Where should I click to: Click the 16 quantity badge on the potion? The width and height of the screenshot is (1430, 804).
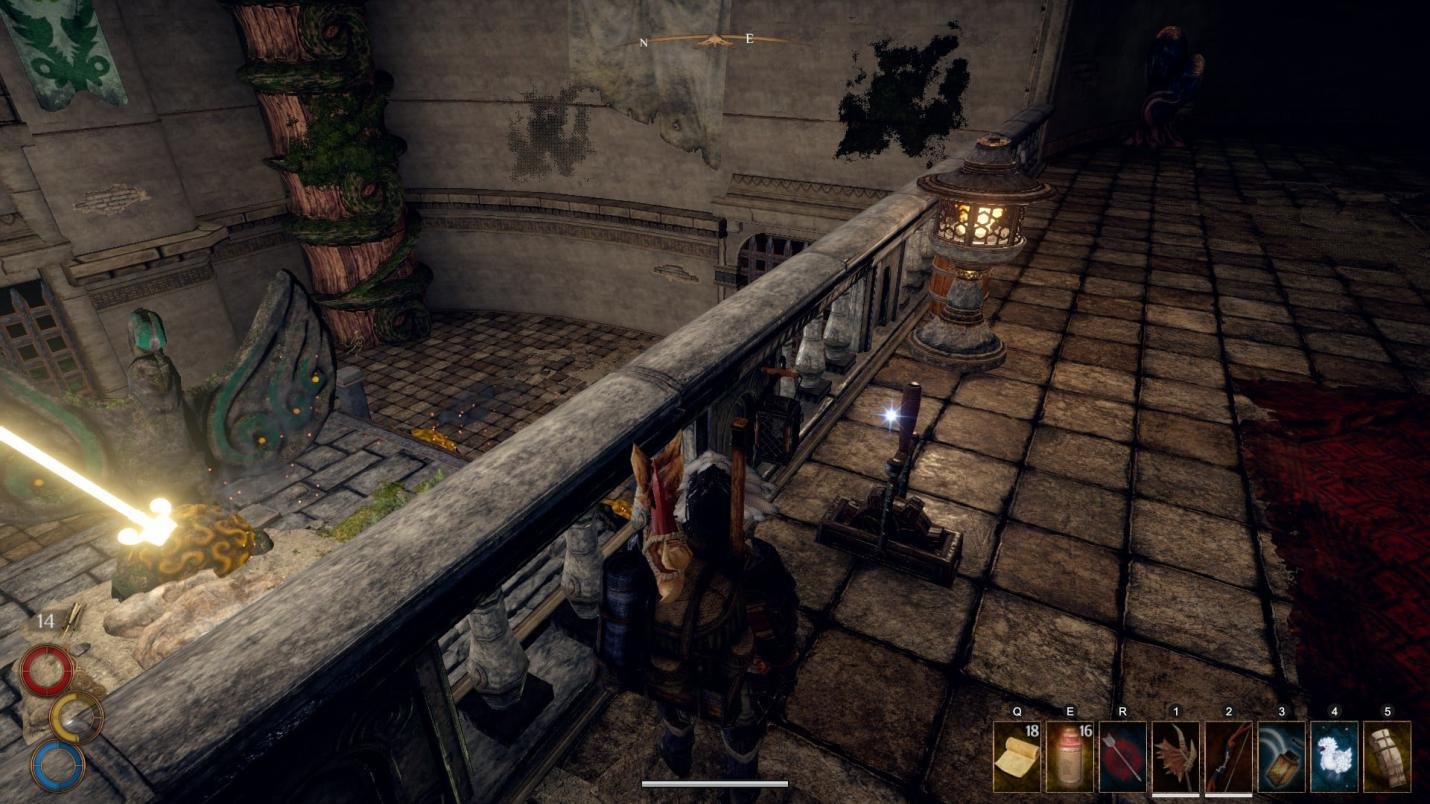point(1085,732)
